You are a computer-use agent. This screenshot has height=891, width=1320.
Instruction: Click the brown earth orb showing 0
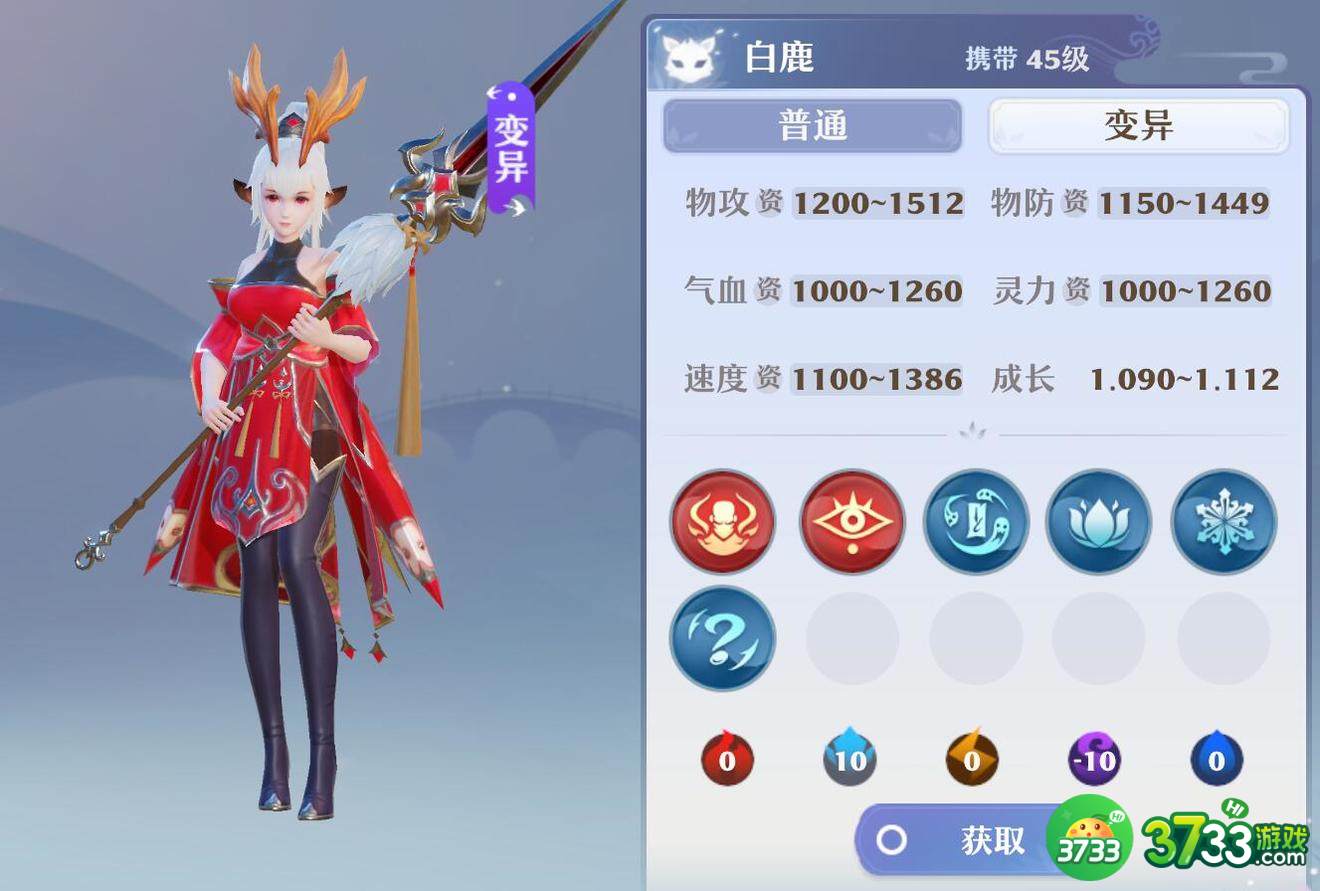coord(971,759)
